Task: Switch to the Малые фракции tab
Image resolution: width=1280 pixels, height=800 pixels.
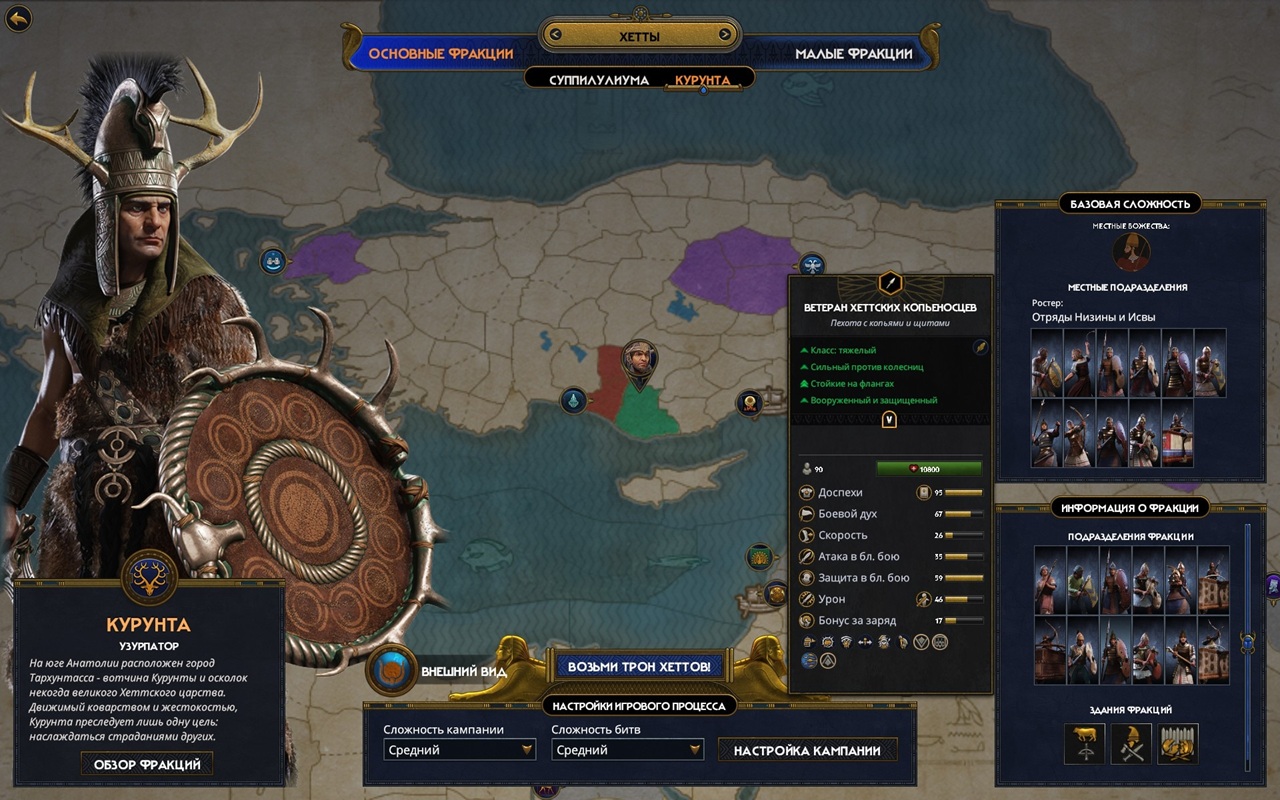Action: 853,53
